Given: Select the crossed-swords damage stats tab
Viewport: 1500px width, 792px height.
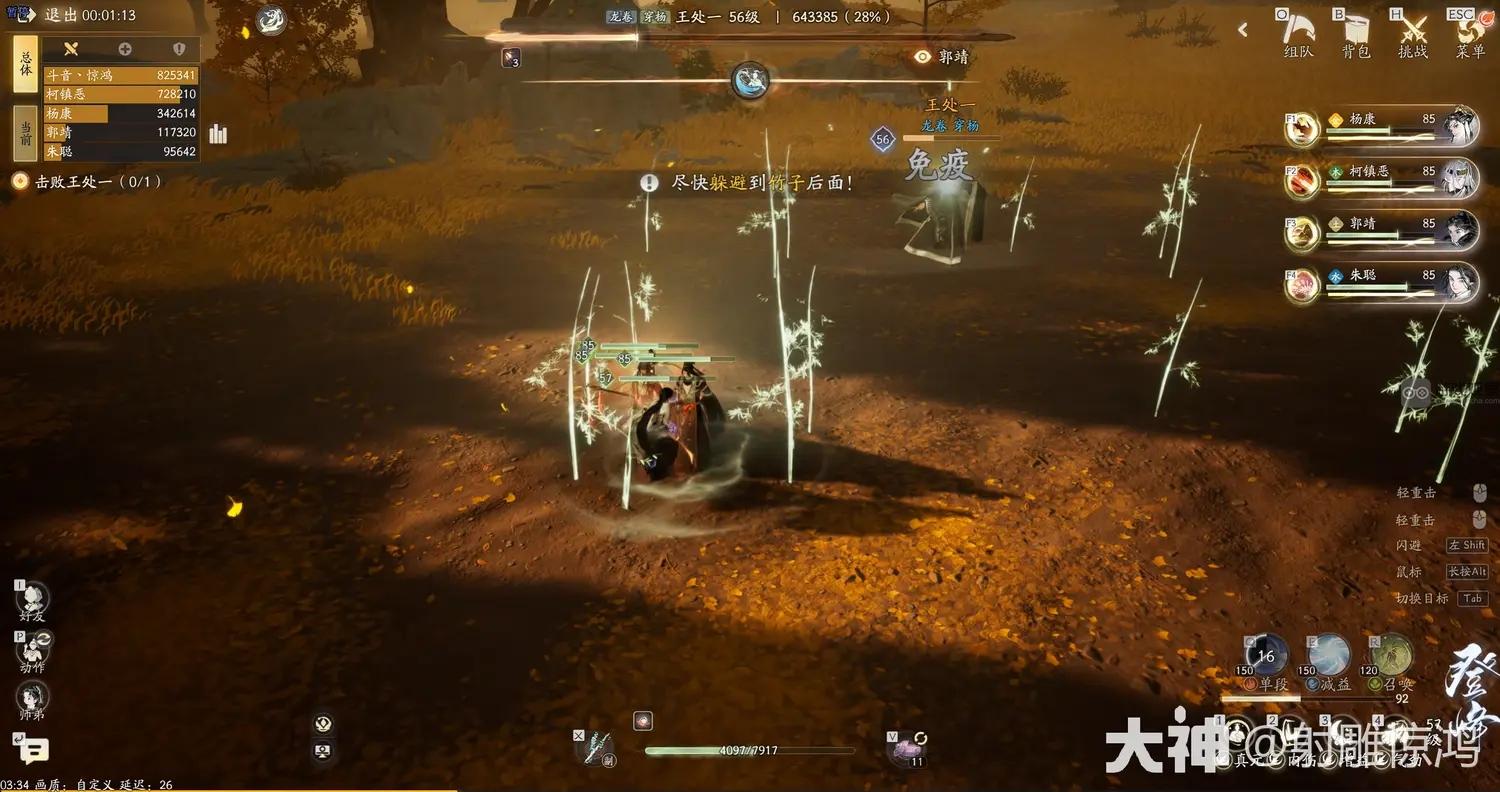Looking at the screenshot, I should [x=70, y=49].
